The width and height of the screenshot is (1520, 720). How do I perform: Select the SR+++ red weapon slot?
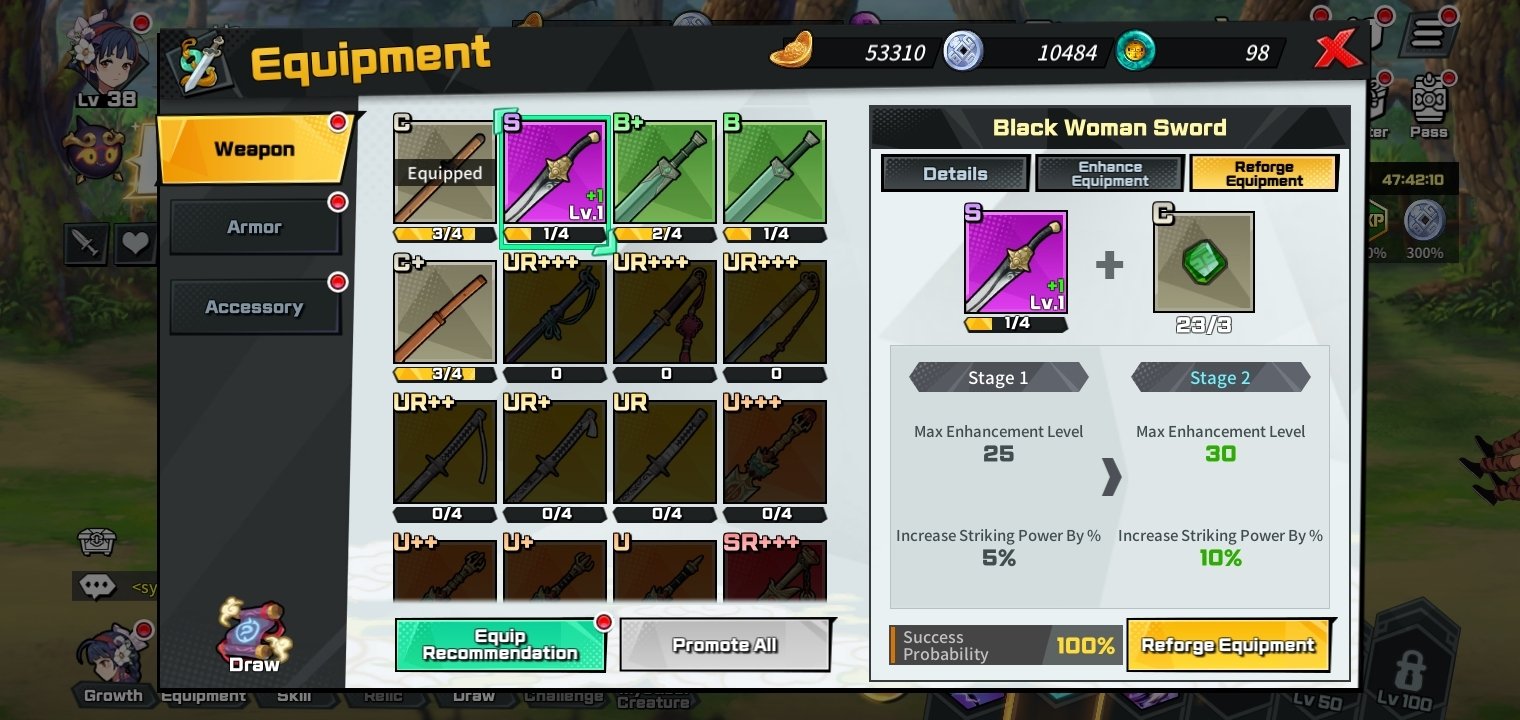click(775, 572)
